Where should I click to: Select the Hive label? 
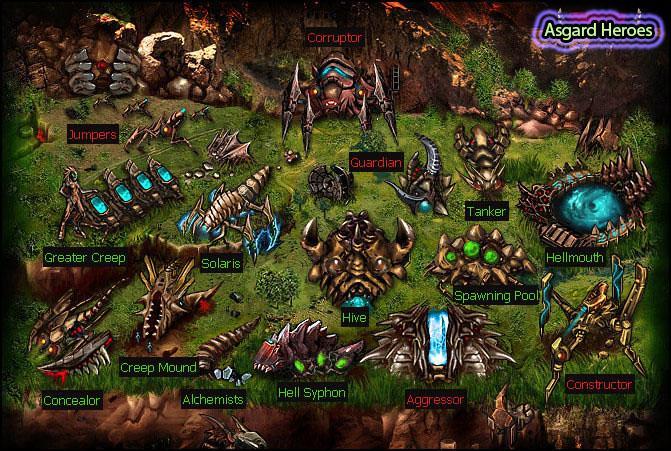354,318
